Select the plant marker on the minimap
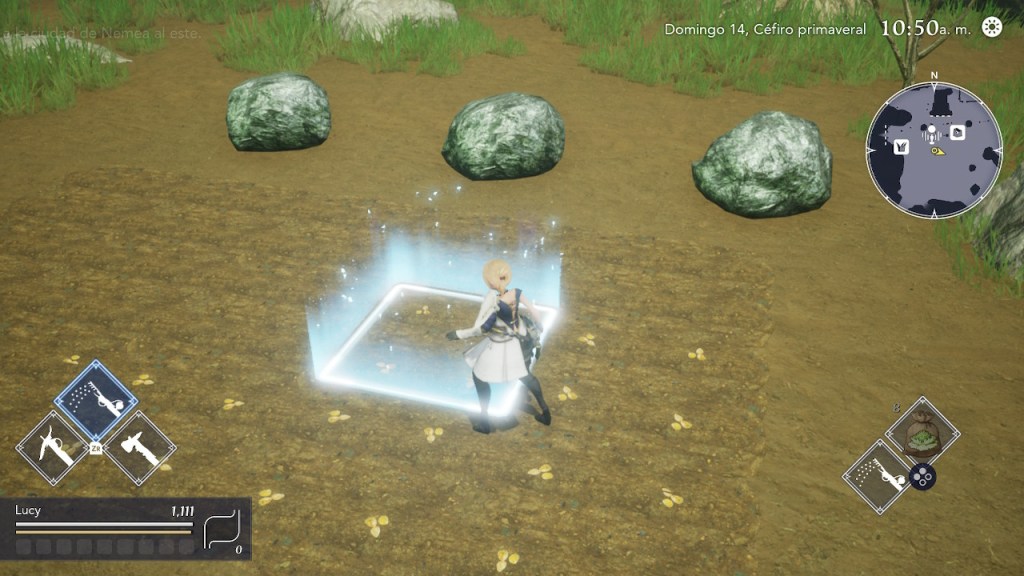The height and width of the screenshot is (576, 1024). [x=900, y=147]
